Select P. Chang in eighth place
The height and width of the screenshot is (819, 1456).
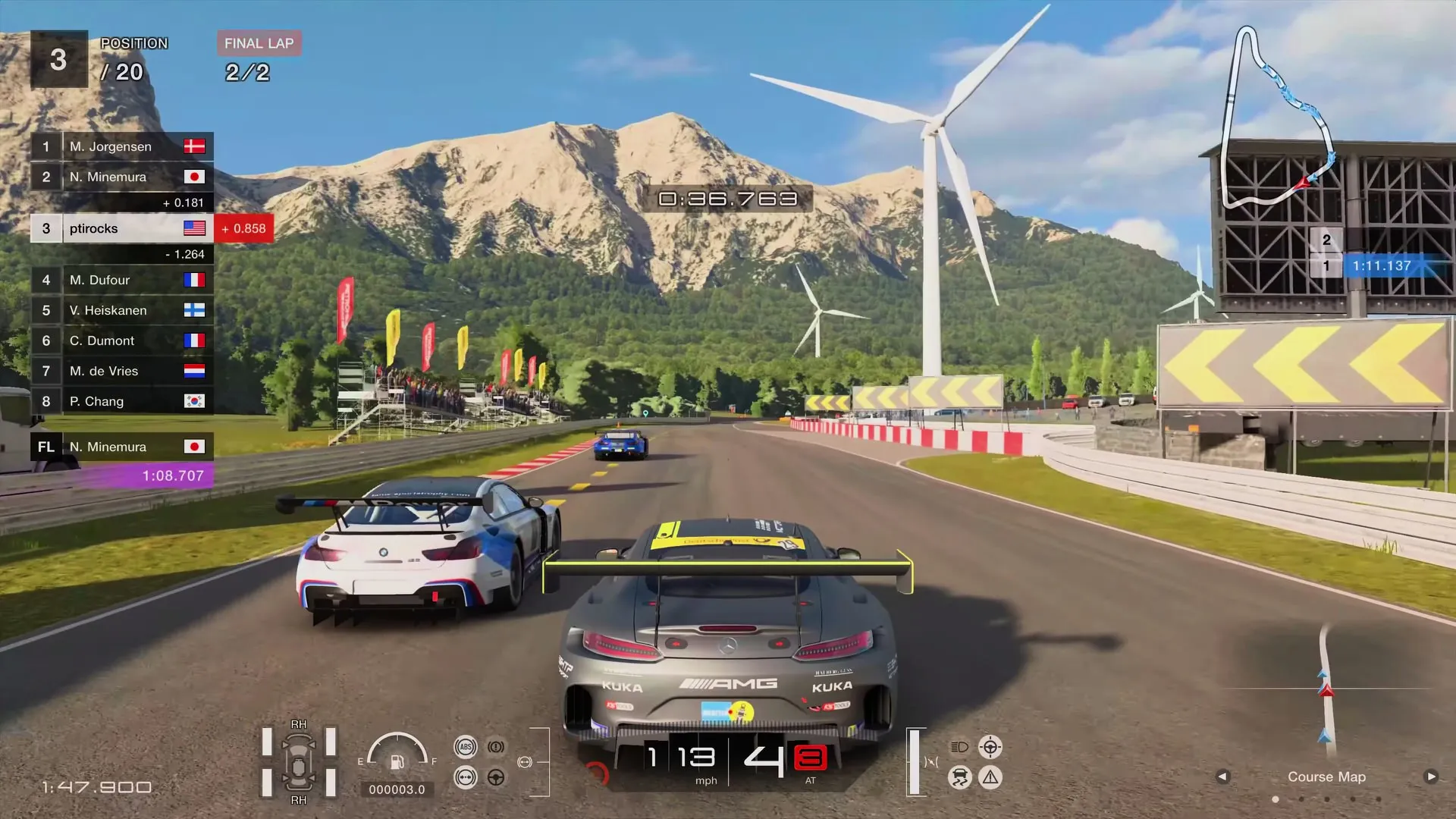[x=121, y=401]
